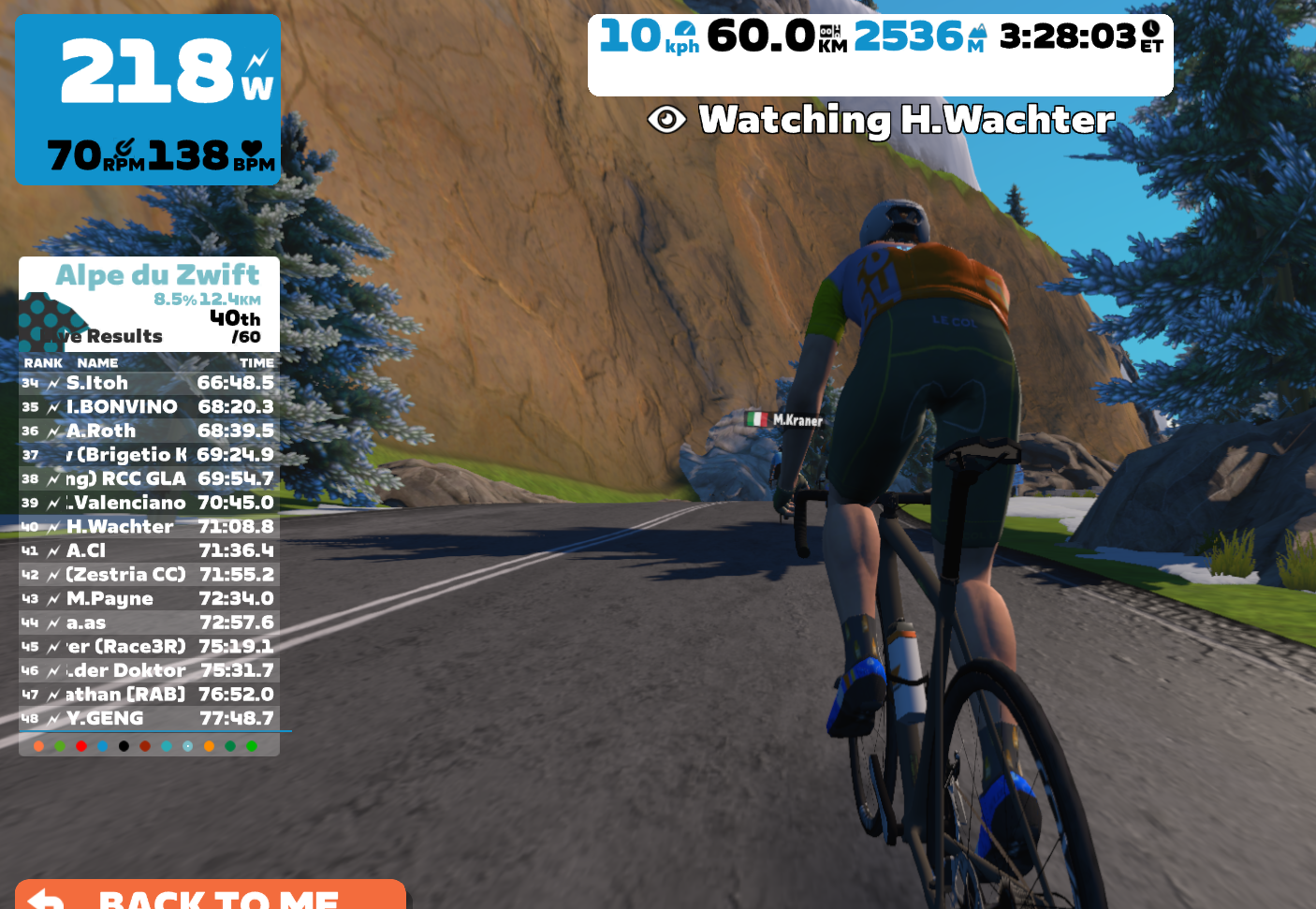
Task: Select the Valenciano row at rank 39
Action: pos(149,503)
